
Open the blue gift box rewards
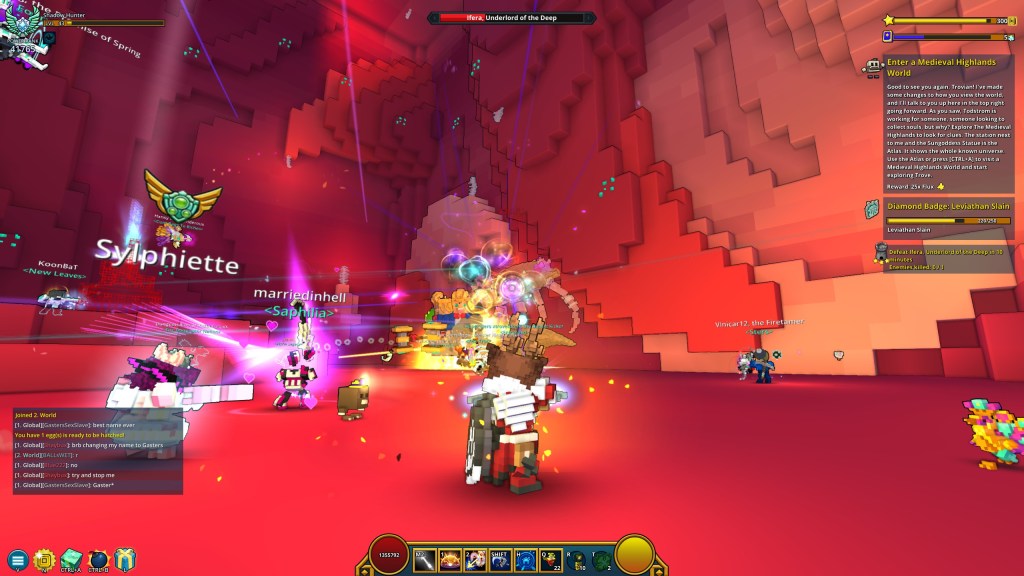[x=125, y=560]
